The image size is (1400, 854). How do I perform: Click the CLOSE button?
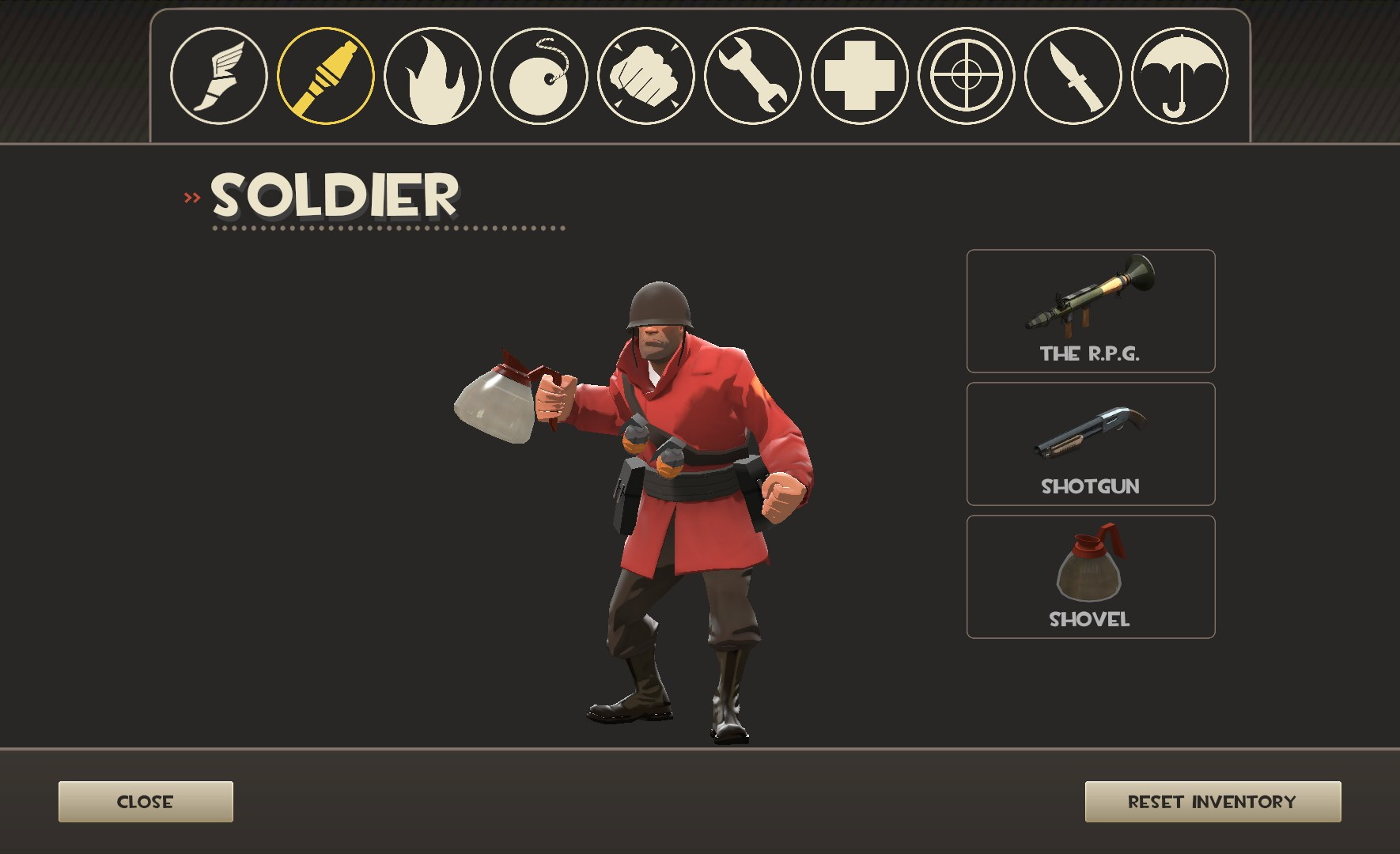146,801
